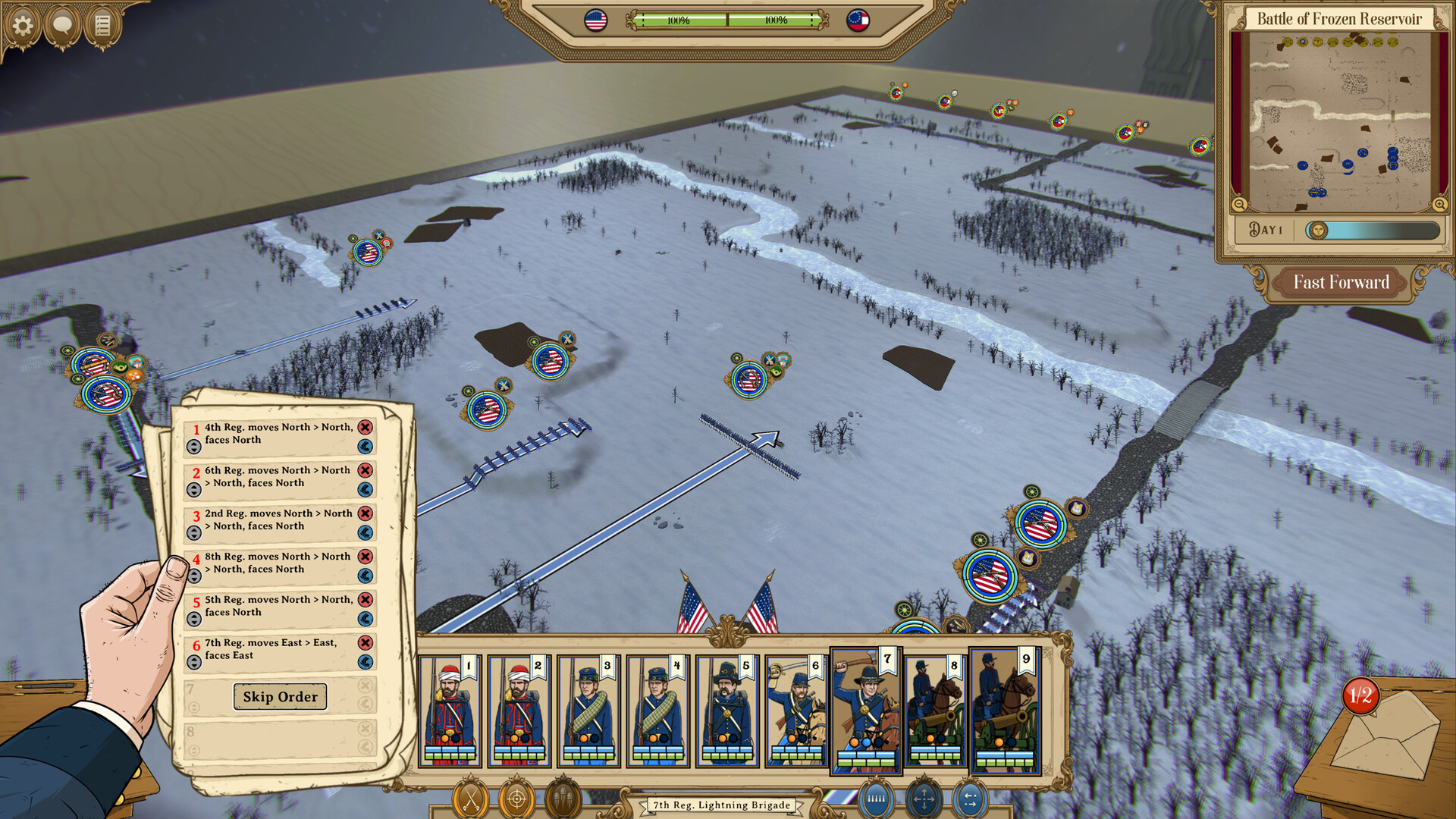Screen dimensions: 1456x819
Task: Pick artillery unit card number 8
Action: click(x=935, y=711)
